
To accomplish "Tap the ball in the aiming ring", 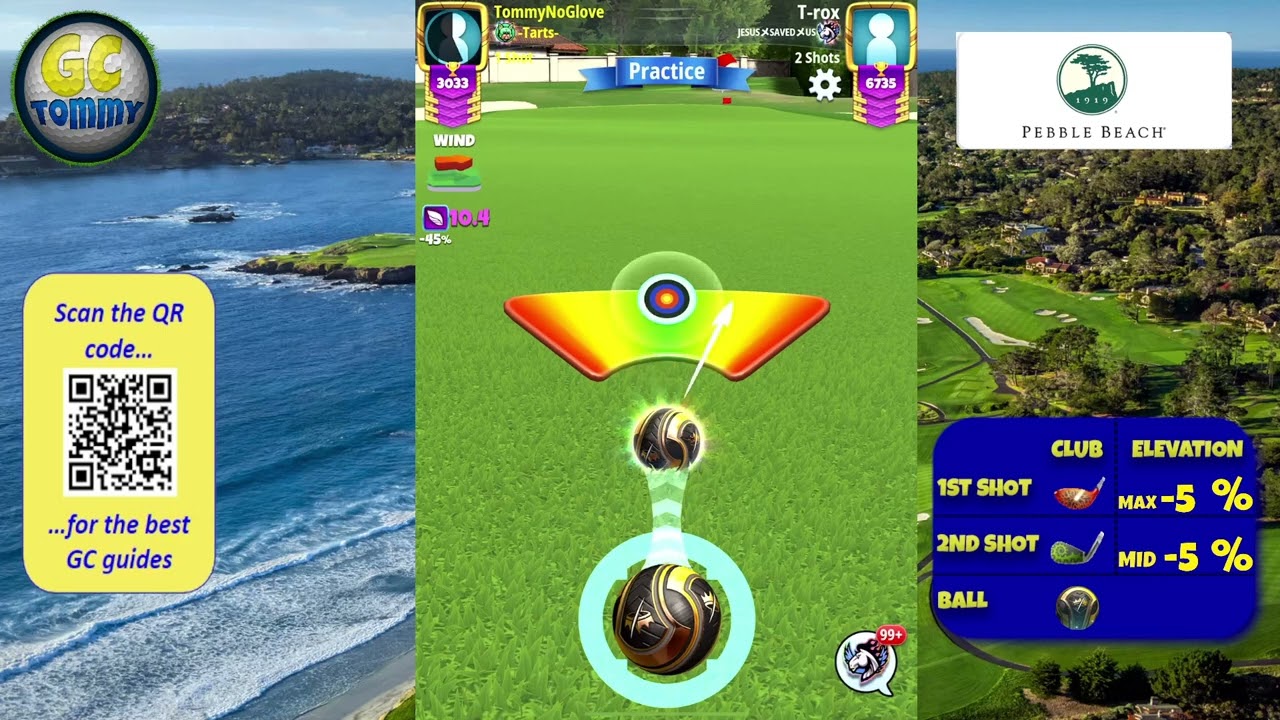I will point(666,618).
